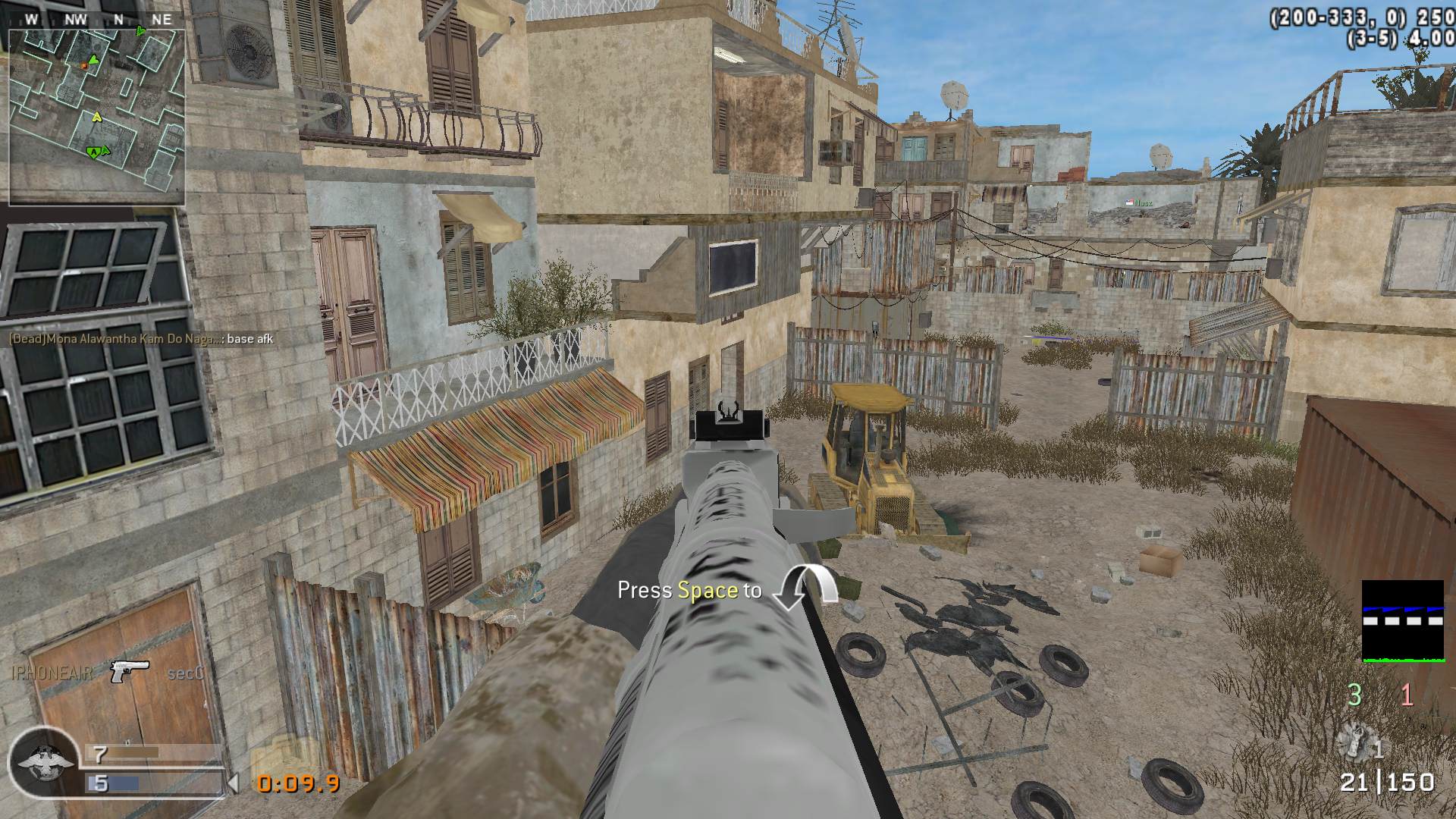Select the compass heading strip above the minimap

point(97,20)
